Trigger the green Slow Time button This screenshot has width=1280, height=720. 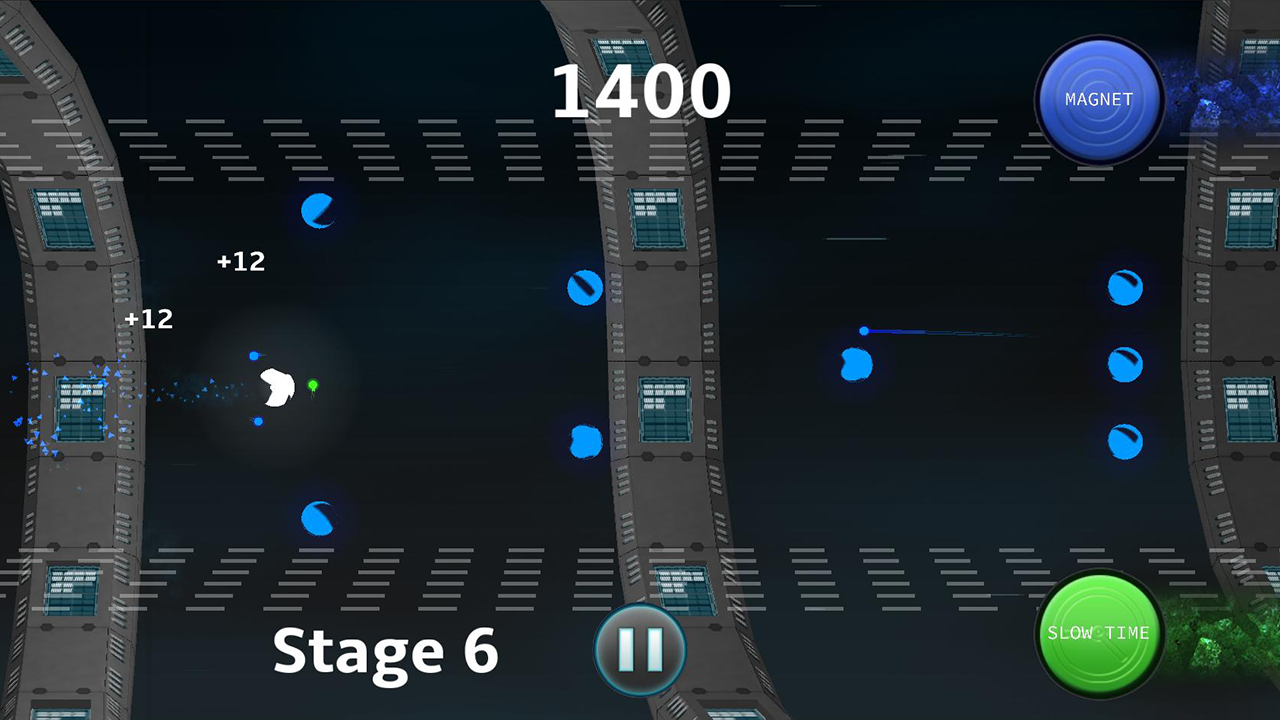(x=1098, y=633)
